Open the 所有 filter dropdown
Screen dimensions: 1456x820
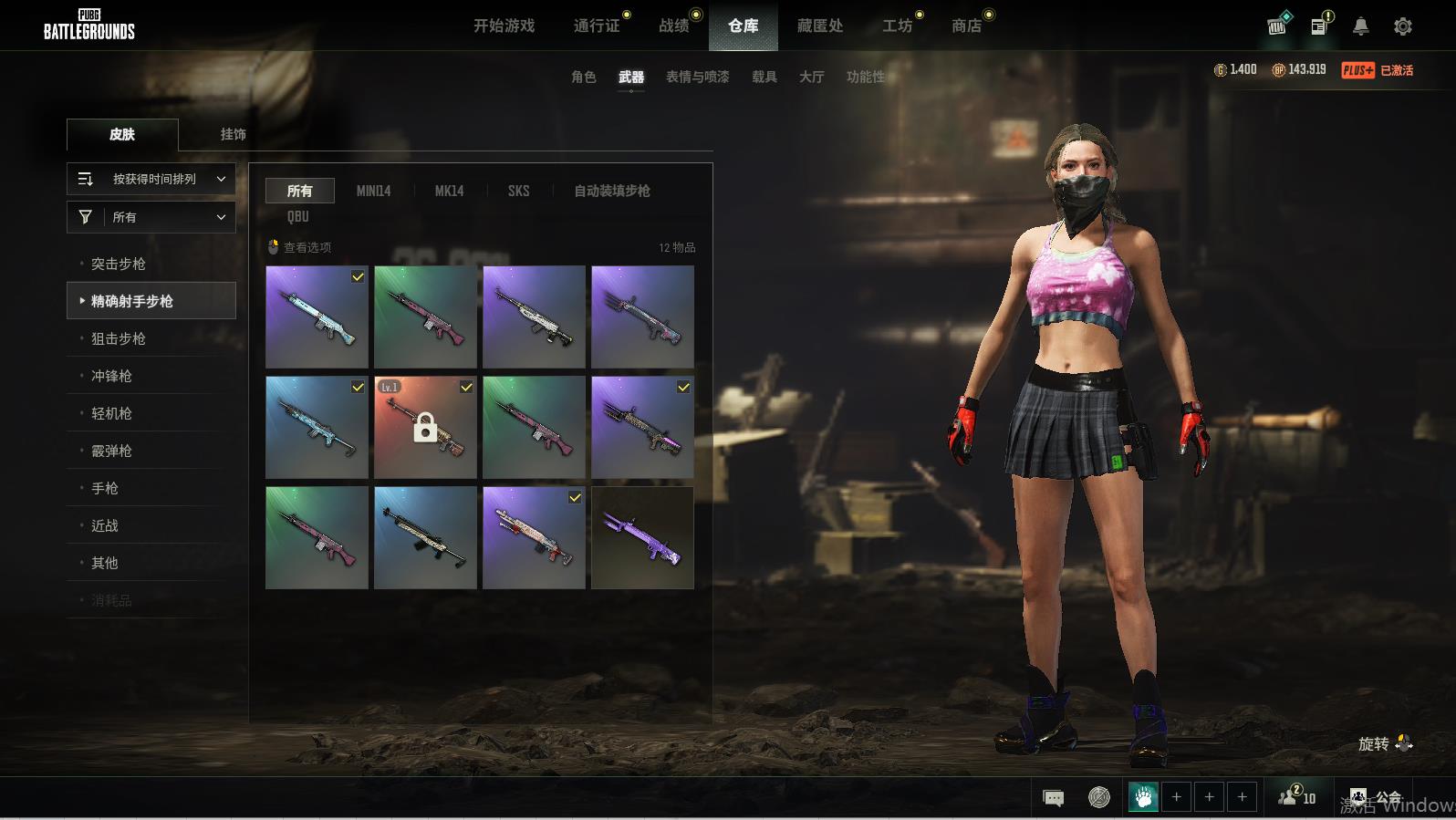tap(151, 217)
